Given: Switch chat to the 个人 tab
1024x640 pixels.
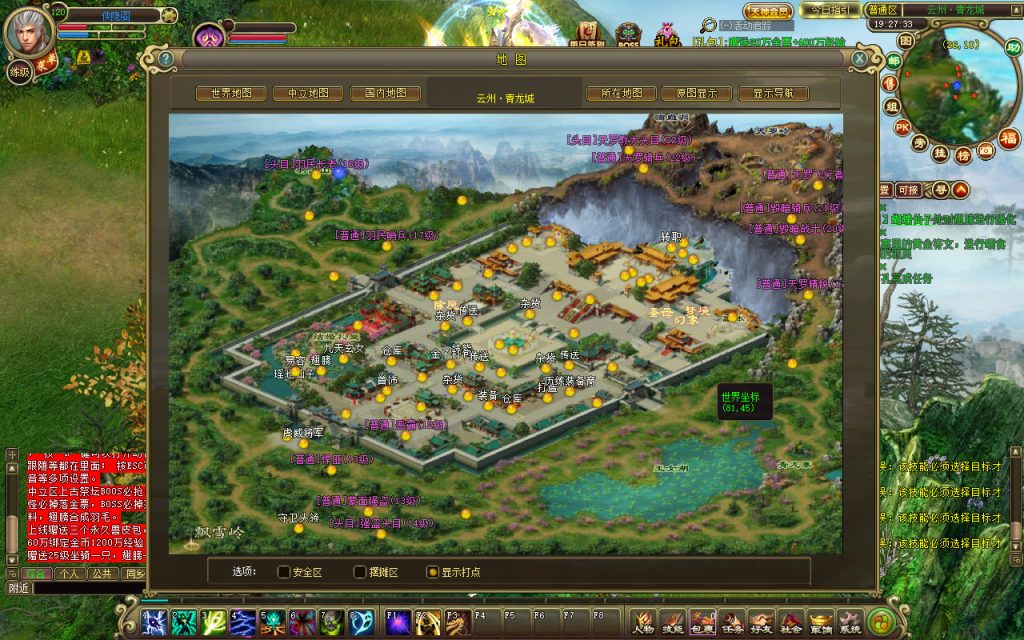Looking at the screenshot, I should pyautogui.click(x=68, y=574).
